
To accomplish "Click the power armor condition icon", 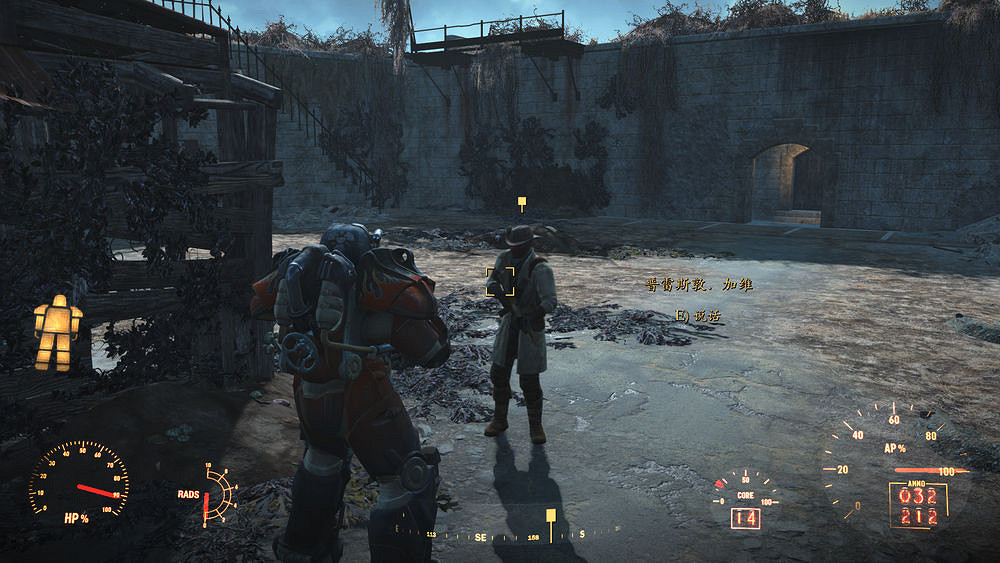I will pyautogui.click(x=57, y=332).
